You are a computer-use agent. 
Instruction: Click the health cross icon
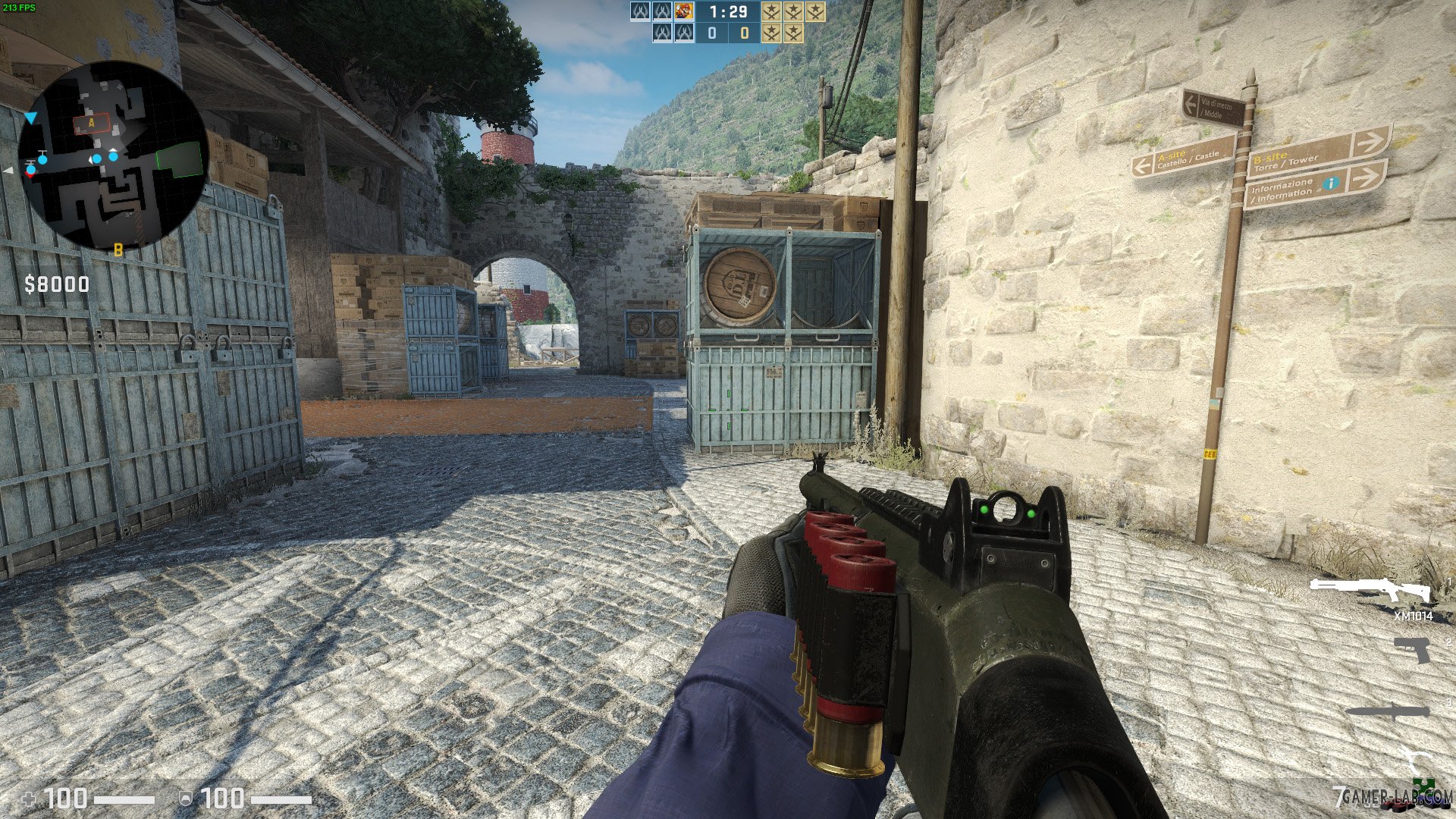coord(28,797)
